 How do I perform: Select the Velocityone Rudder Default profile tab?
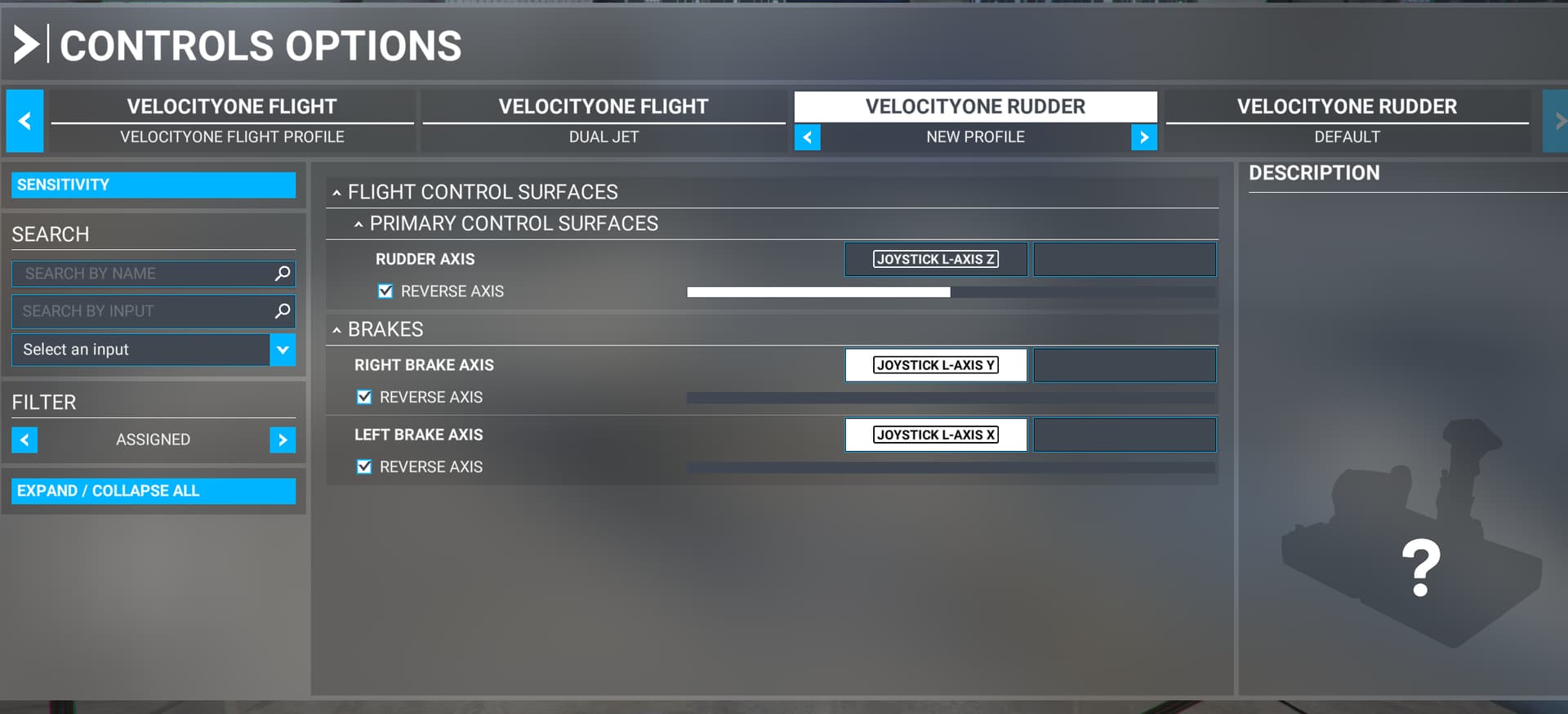(x=1347, y=120)
